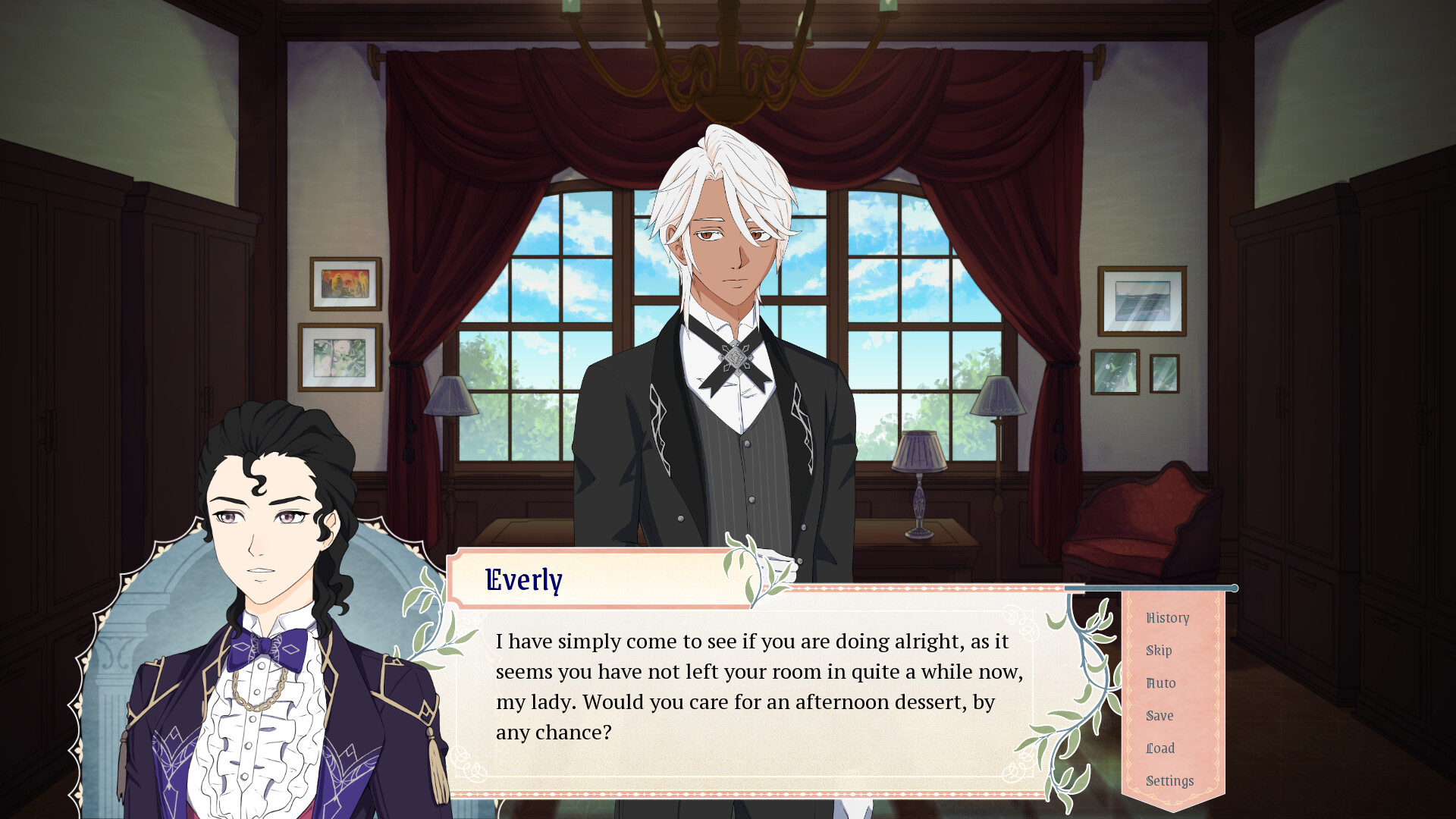
Task: Click the Everly nameplate above the dialogue
Action: 522,581
